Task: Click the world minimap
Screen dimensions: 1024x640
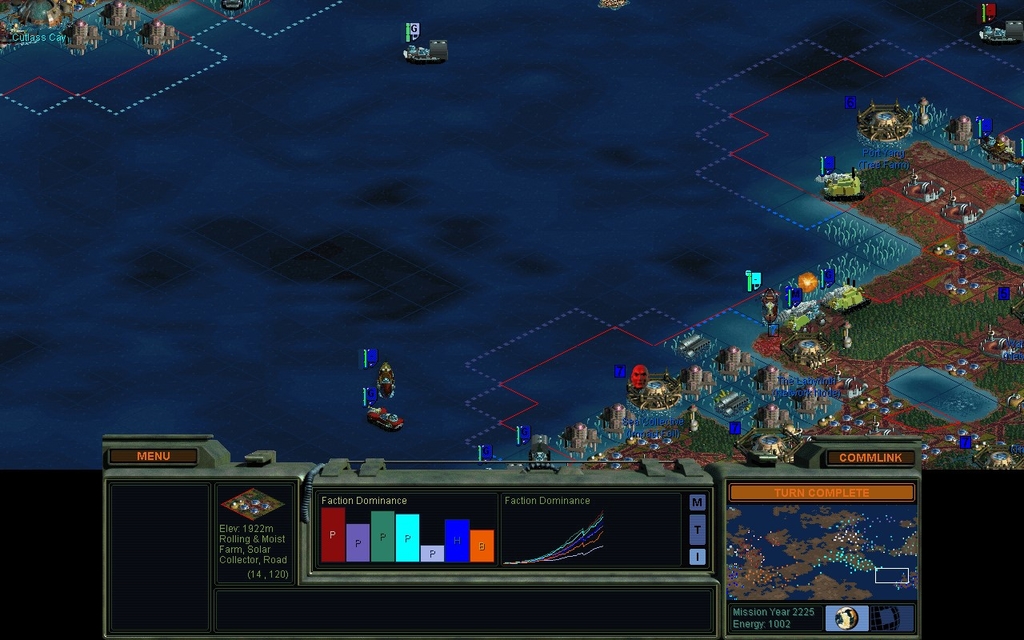Action: pos(821,552)
